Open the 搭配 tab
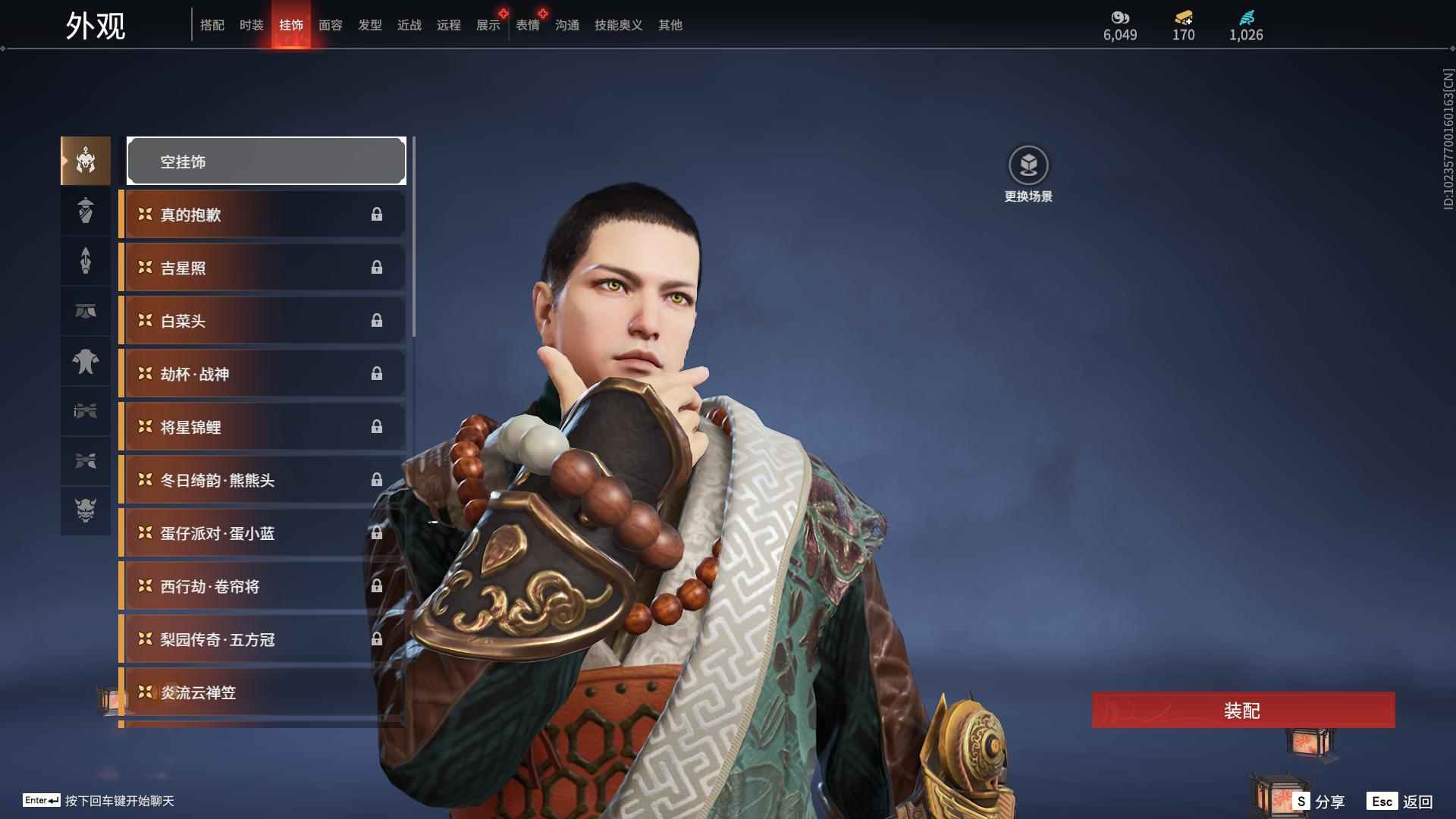 click(212, 25)
